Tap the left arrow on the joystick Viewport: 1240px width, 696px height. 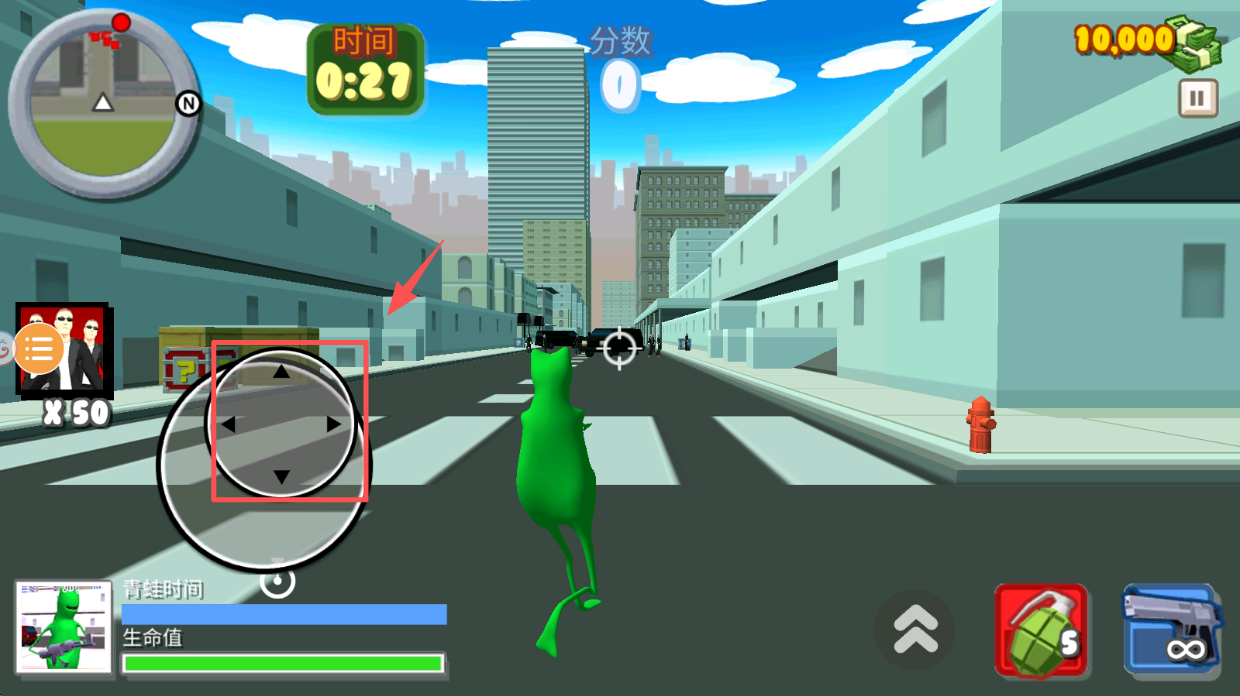228,425
